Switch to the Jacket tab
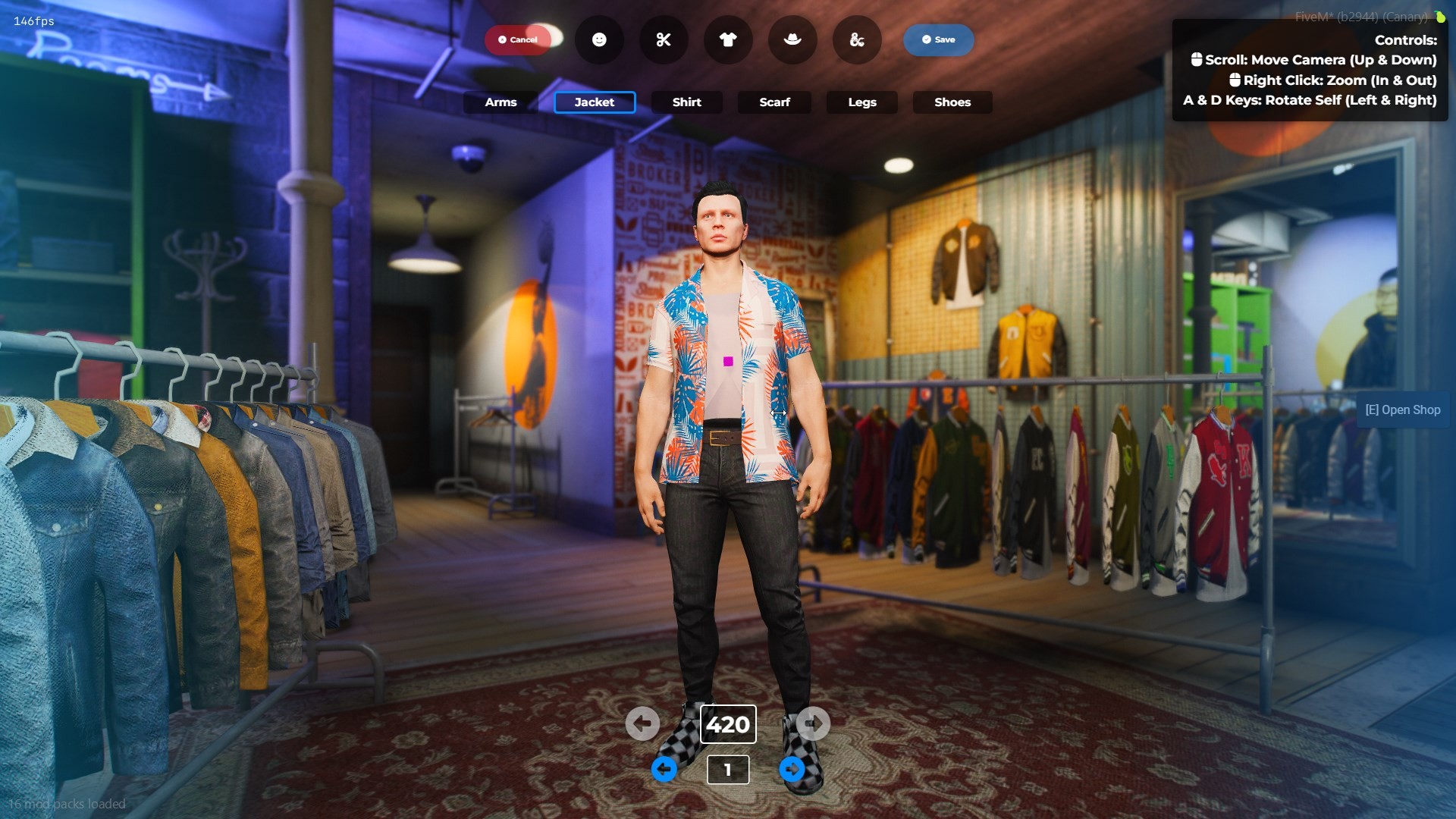Viewport: 1456px width, 819px height. pyautogui.click(x=595, y=102)
